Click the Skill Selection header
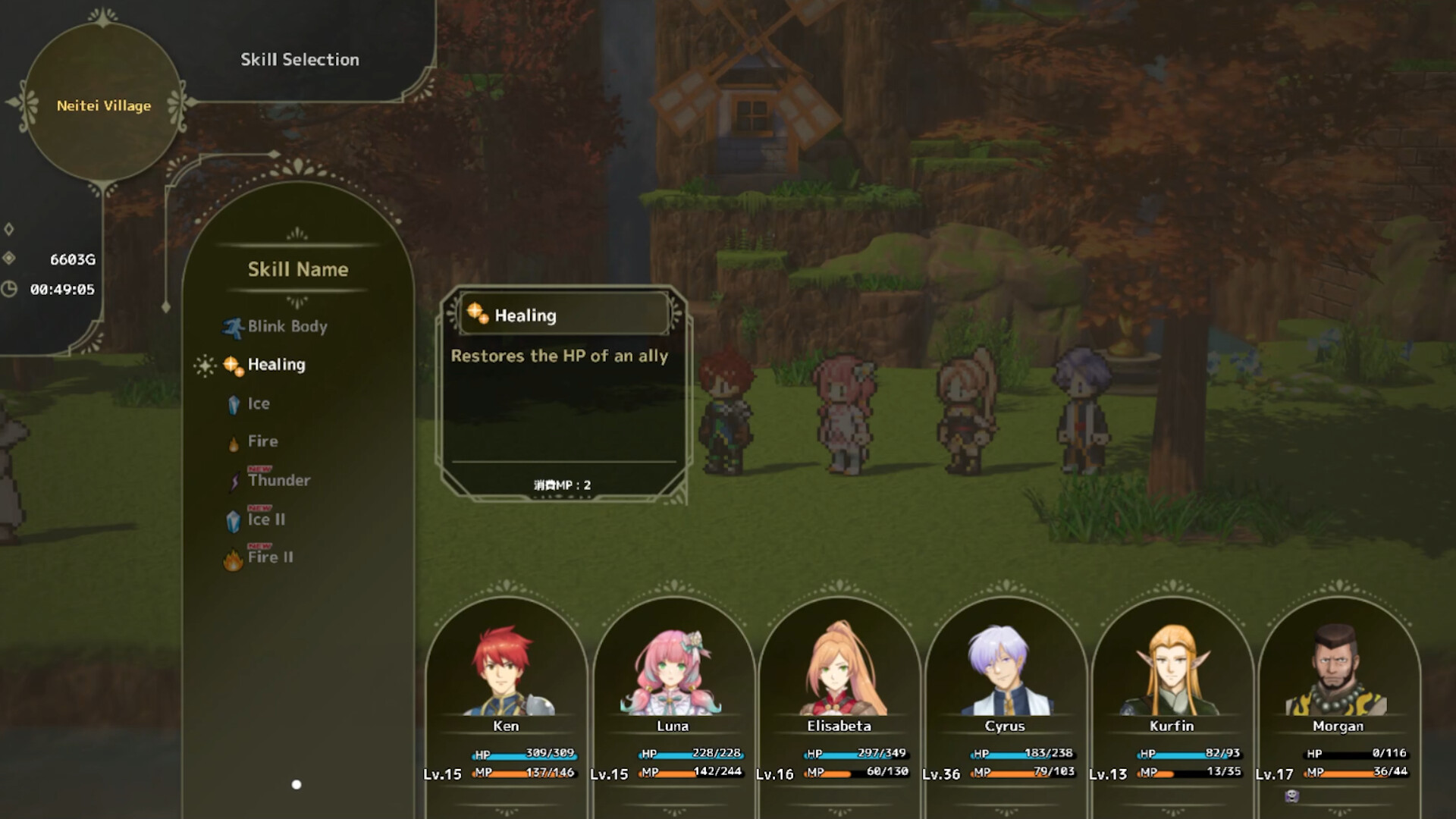Viewport: 1456px width, 819px height. coord(300,59)
